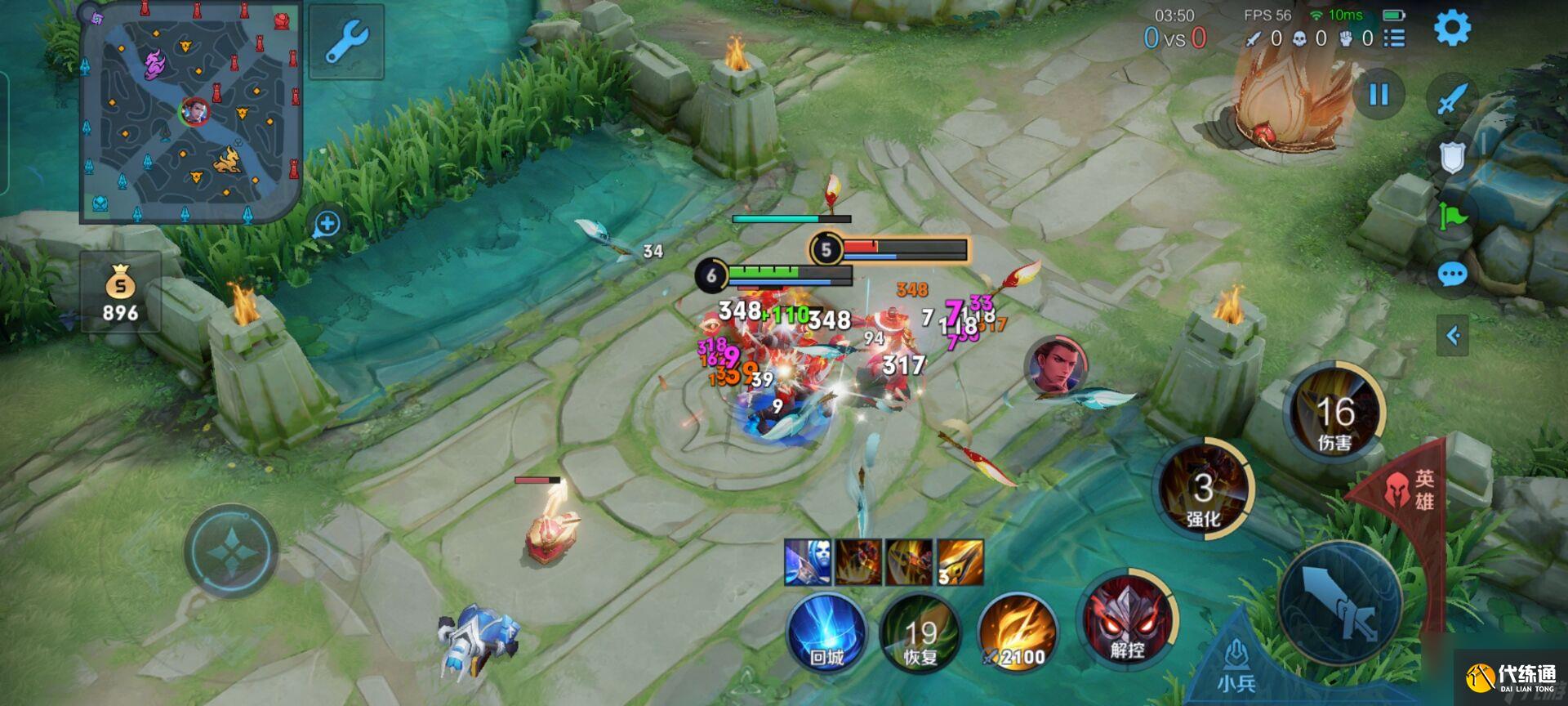Open the scoreboard list icon beside the score
Image resolution: width=1568 pixels, height=706 pixels.
click(1395, 38)
